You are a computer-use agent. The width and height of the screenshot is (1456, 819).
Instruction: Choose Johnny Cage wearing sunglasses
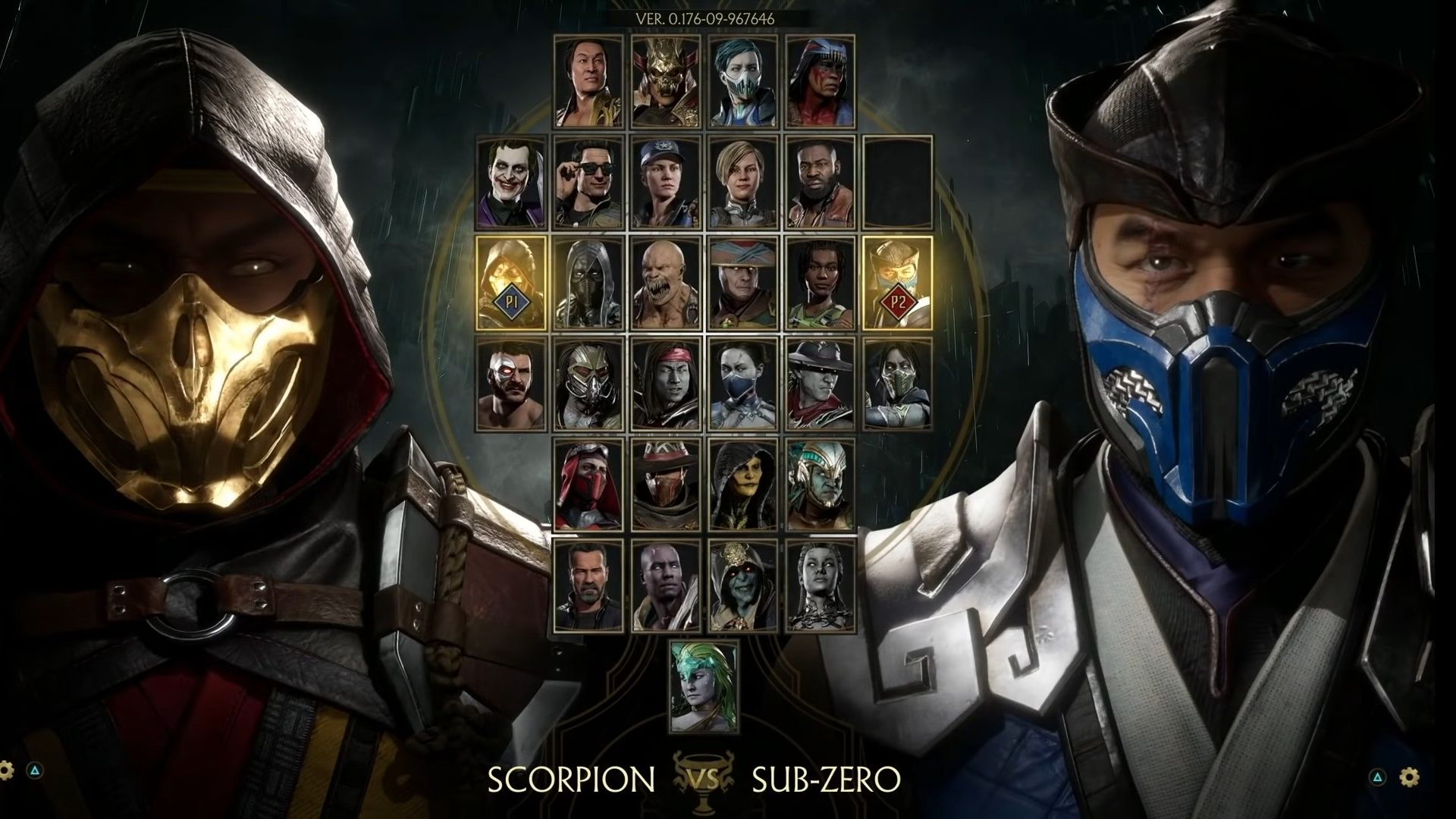click(x=589, y=182)
